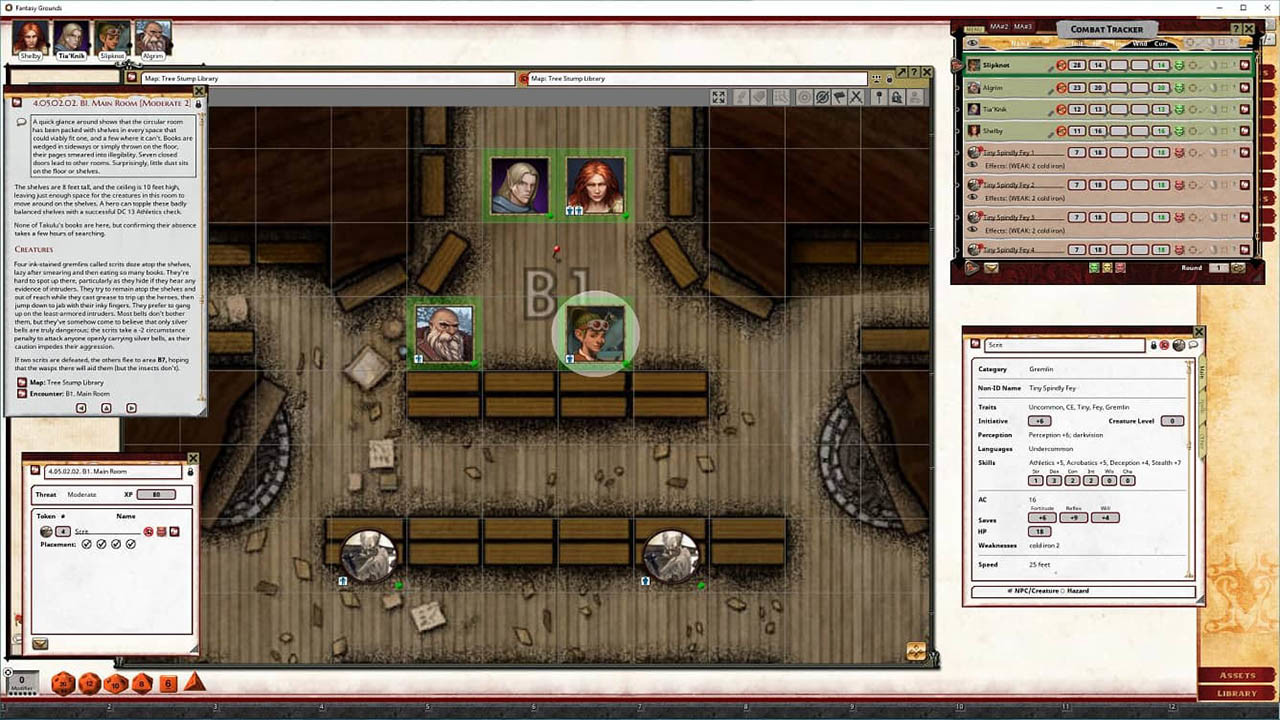Open the Library sidebar panel
This screenshot has height=720, width=1280.
(x=1237, y=695)
